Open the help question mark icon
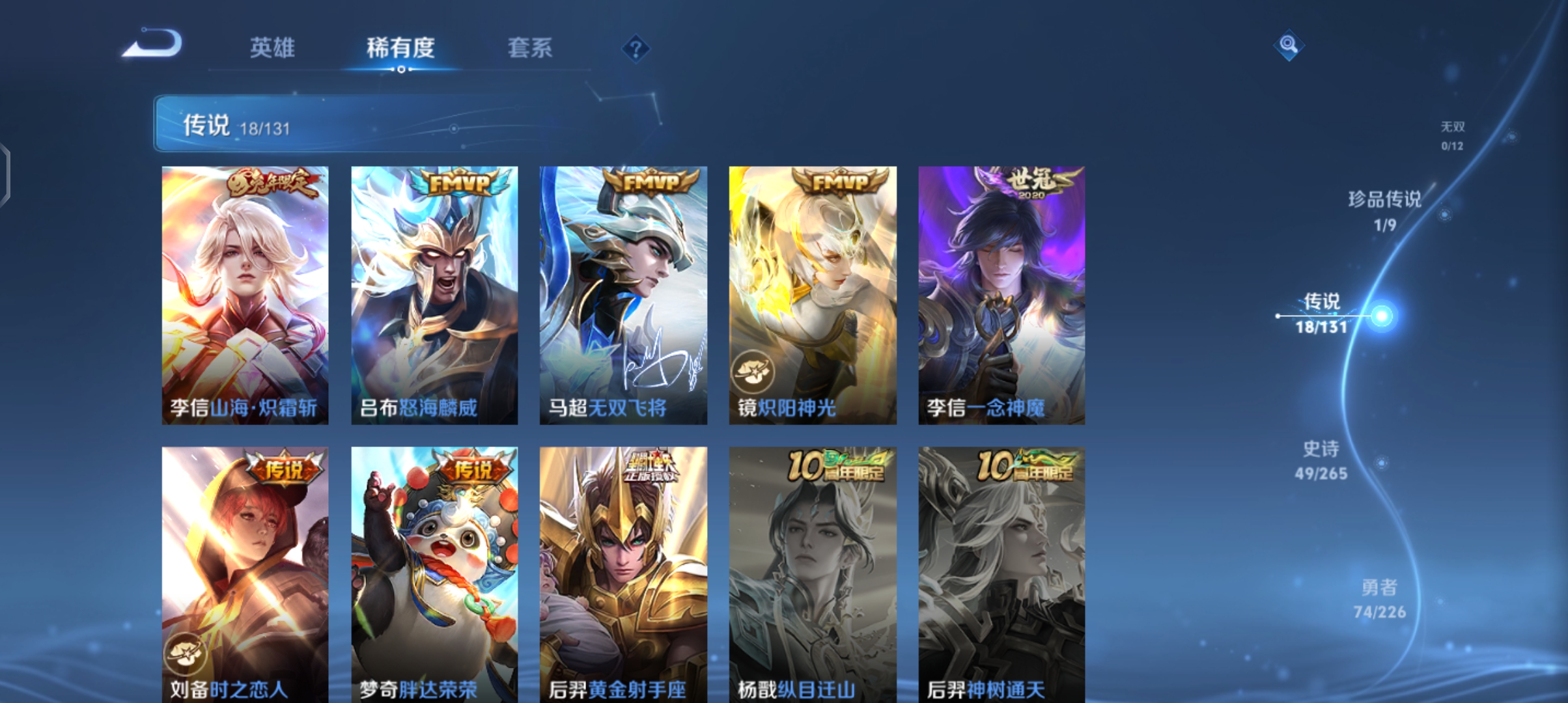This screenshot has width=1568, height=703. point(637,49)
